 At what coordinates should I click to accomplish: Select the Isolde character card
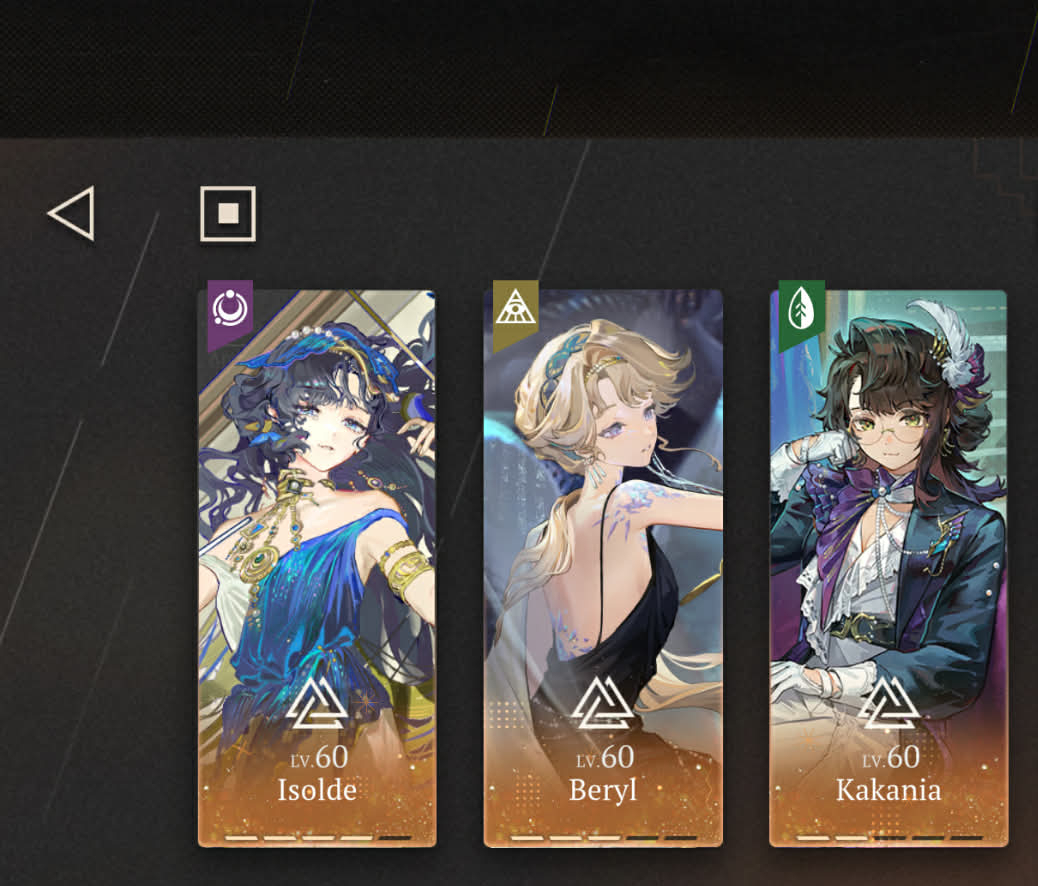[317, 569]
